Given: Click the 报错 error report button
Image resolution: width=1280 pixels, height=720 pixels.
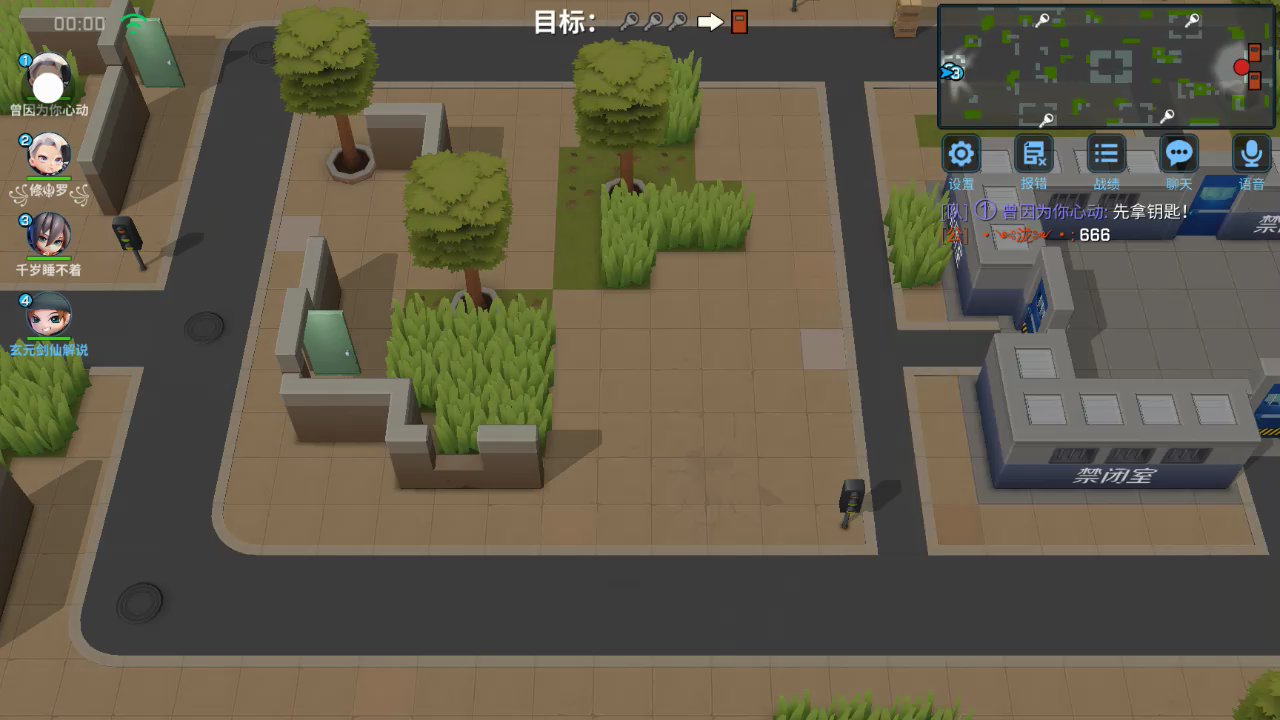Looking at the screenshot, I should tap(1033, 155).
